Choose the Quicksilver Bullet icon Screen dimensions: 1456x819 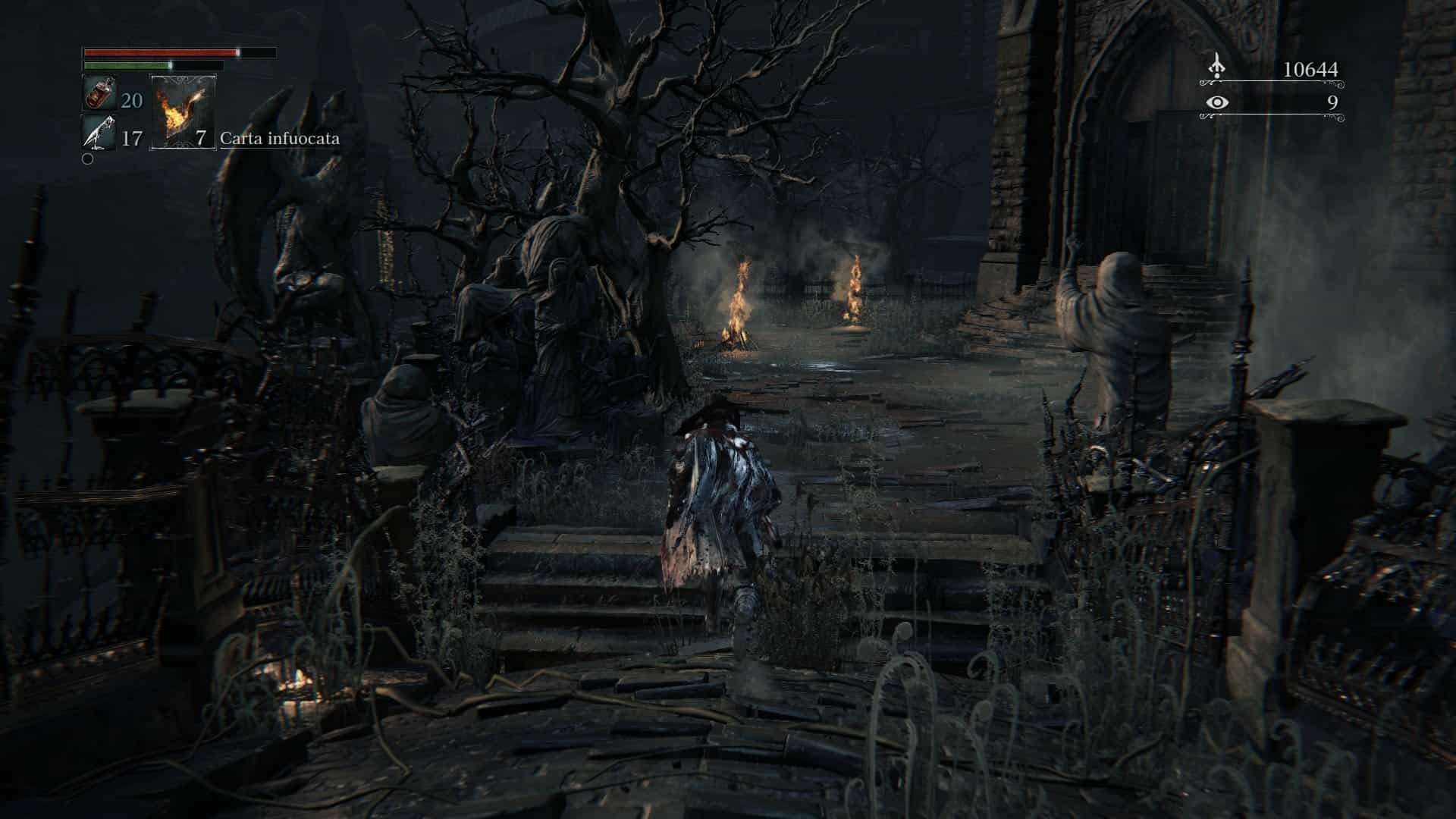coord(99,133)
